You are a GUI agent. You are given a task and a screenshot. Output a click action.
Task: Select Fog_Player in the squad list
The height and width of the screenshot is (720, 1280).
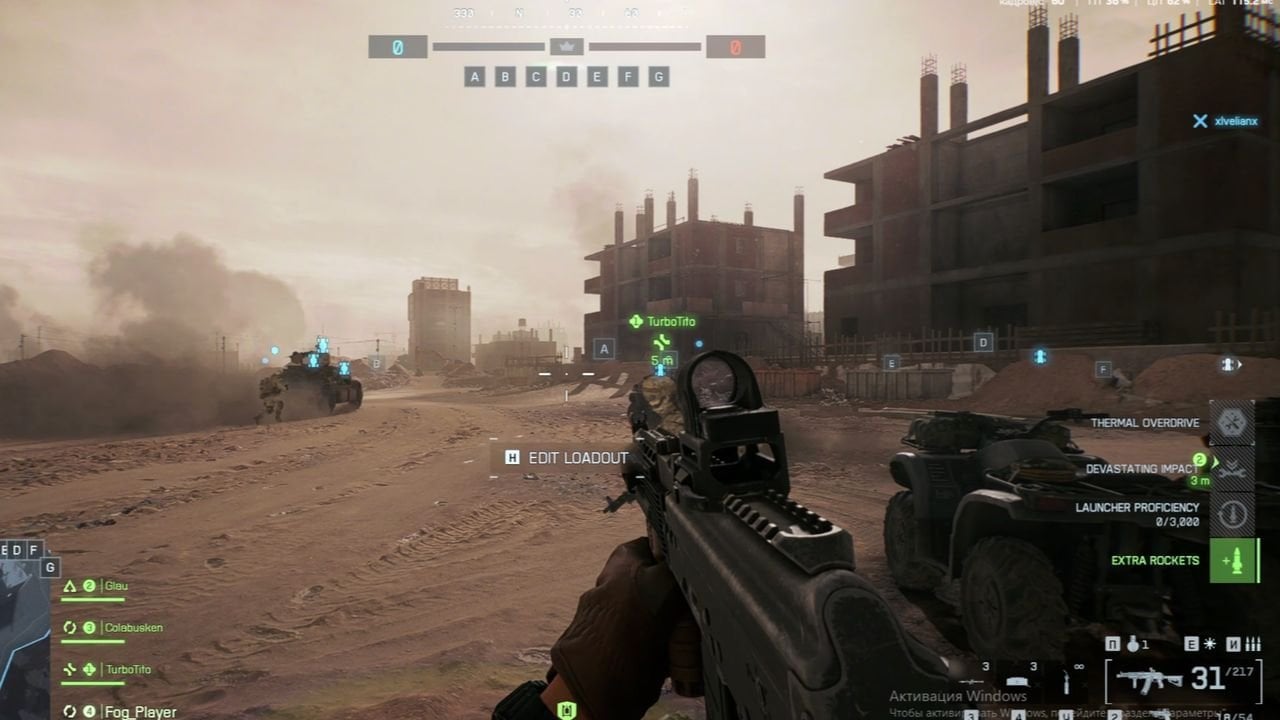pos(140,712)
